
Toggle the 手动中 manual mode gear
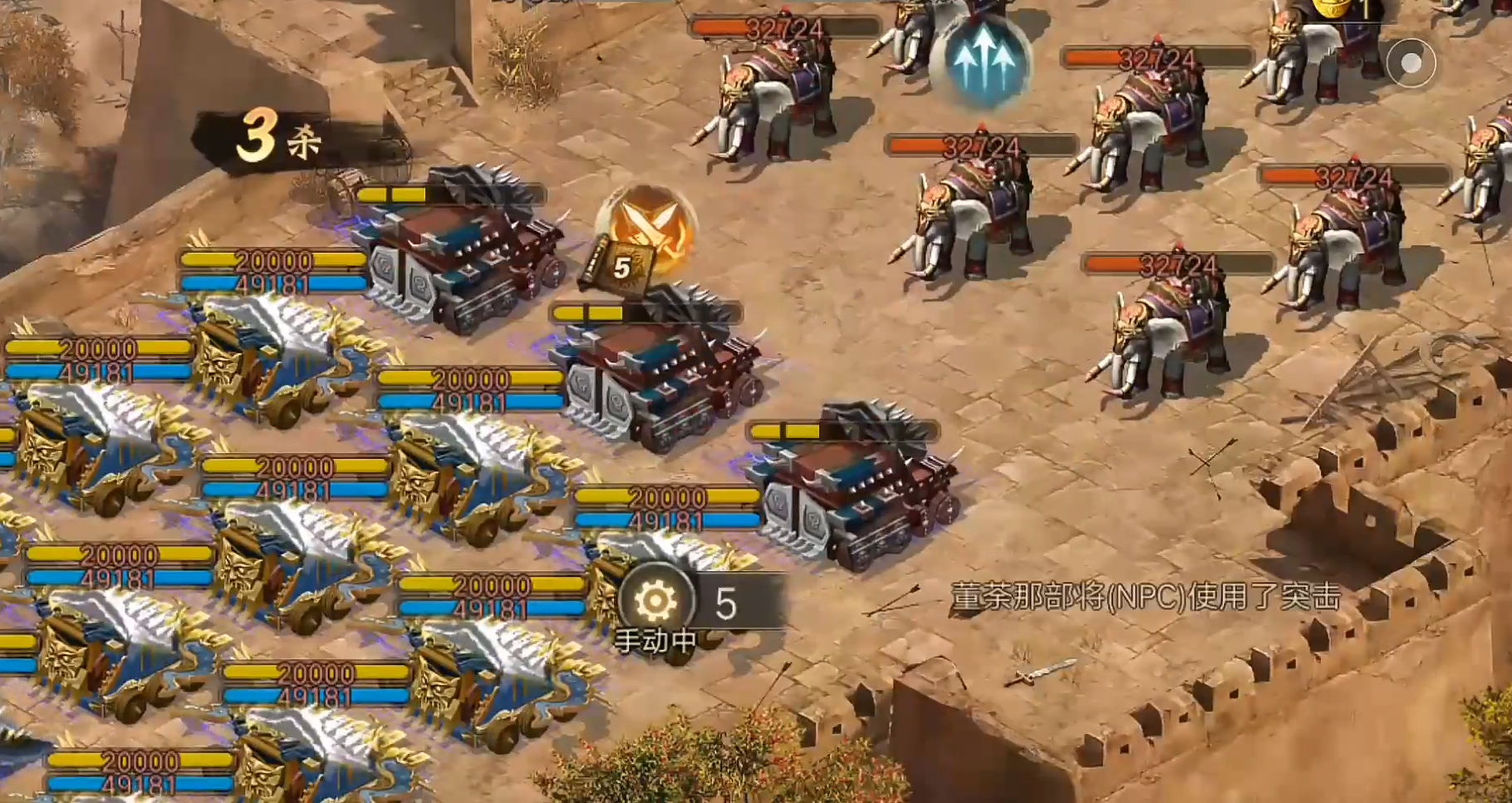(655, 600)
